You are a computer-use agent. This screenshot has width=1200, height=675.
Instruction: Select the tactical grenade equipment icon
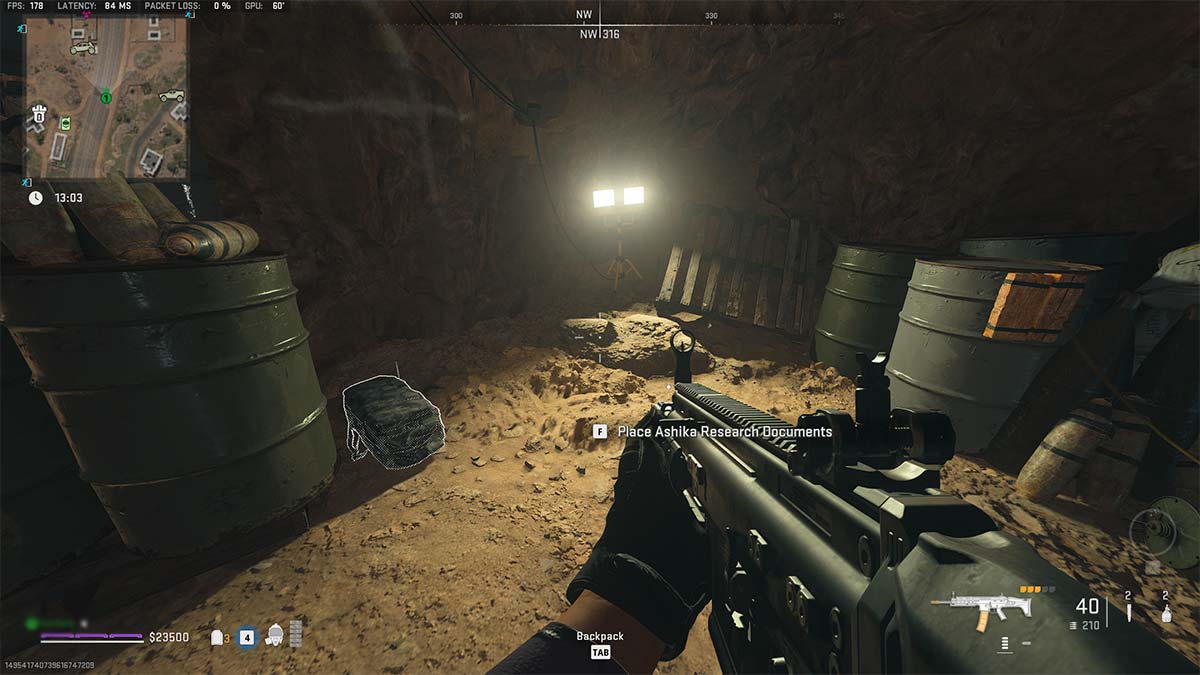tap(1165, 612)
